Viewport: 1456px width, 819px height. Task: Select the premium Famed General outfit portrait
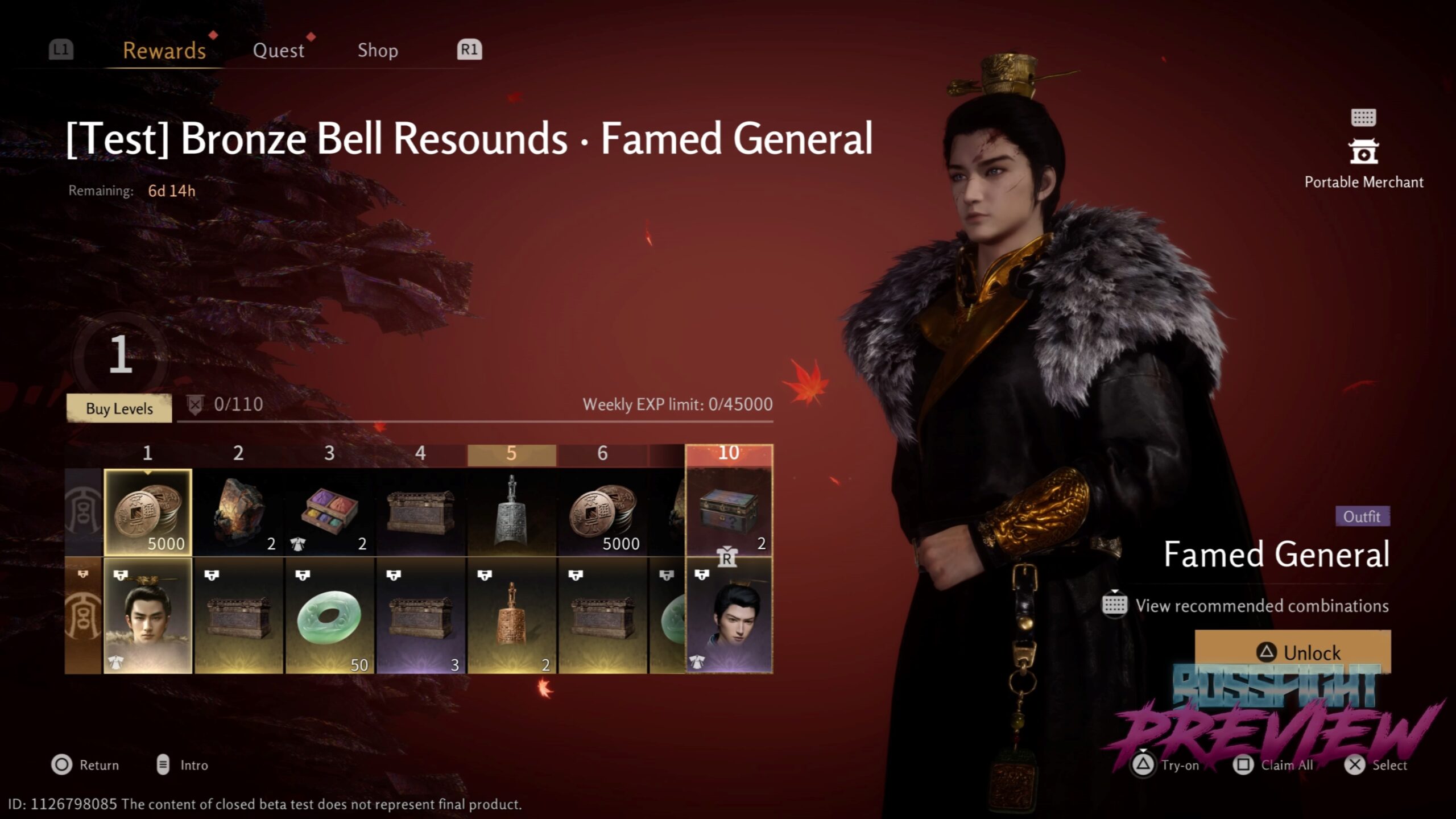click(148, 616)
